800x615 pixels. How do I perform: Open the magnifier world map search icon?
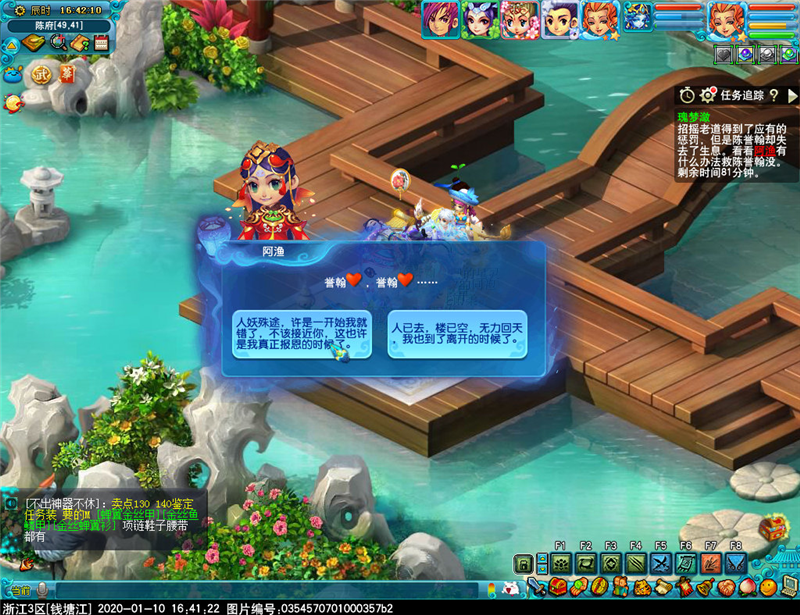(x=58, y=43)
